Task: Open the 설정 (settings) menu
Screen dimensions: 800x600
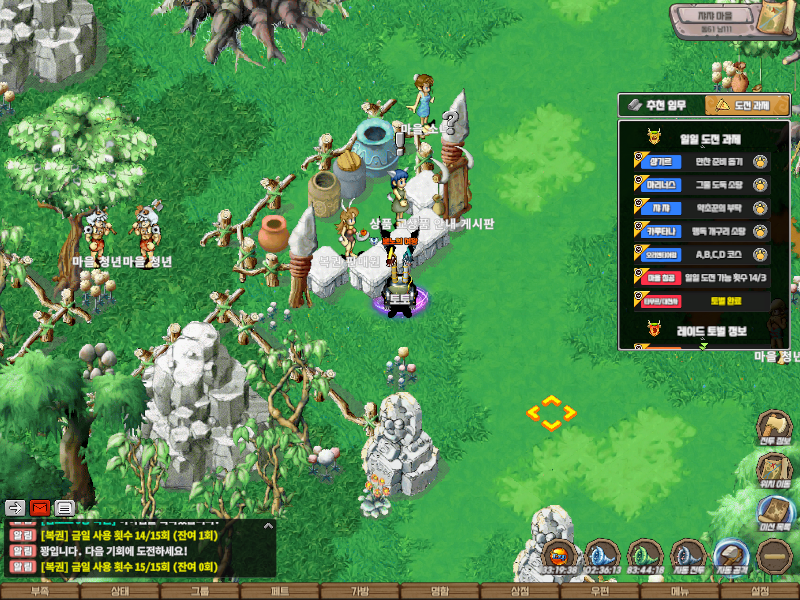Action: (x=760, y=592)
